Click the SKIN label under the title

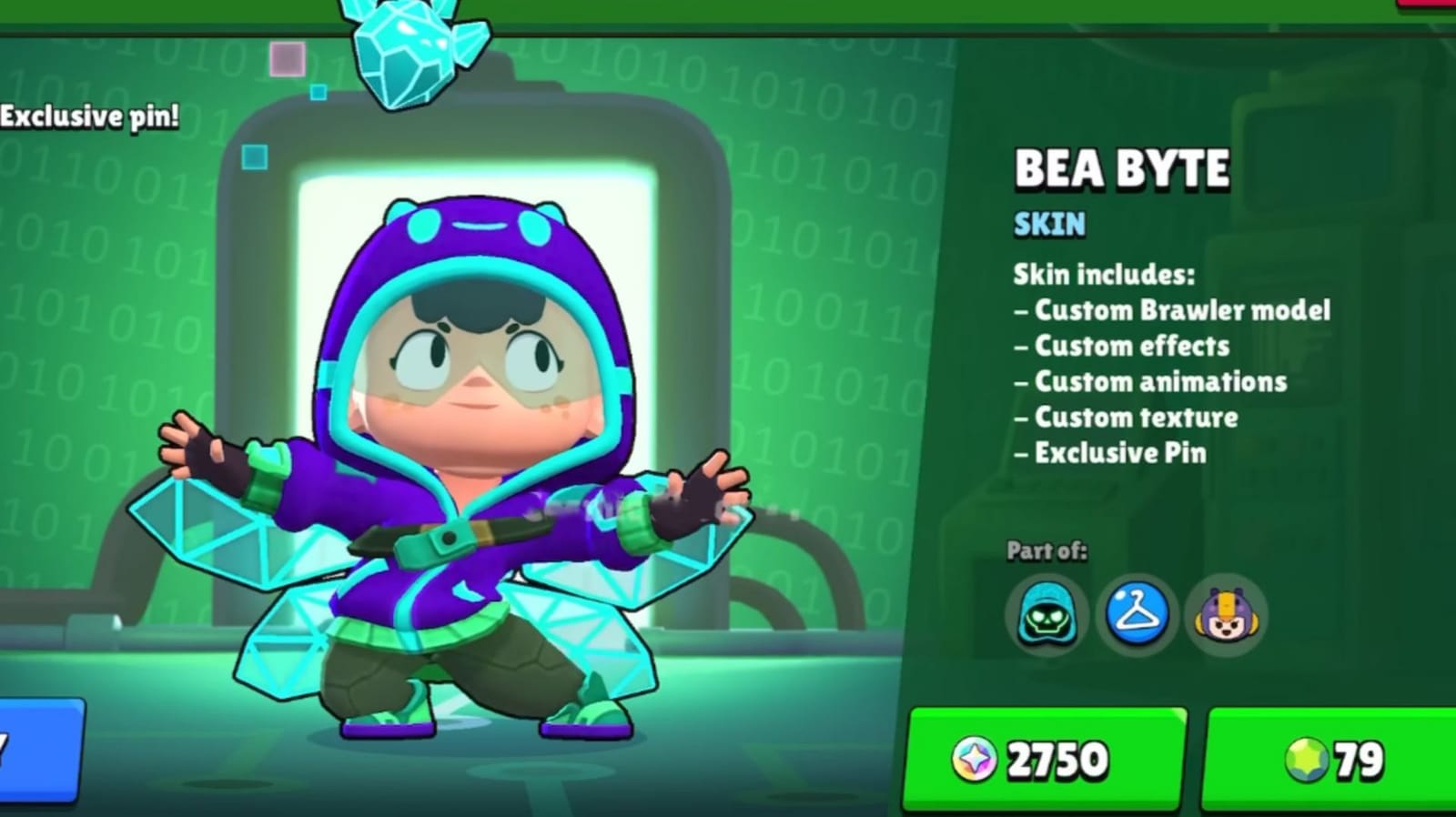pyautogui.click(x=1047, y=225)
